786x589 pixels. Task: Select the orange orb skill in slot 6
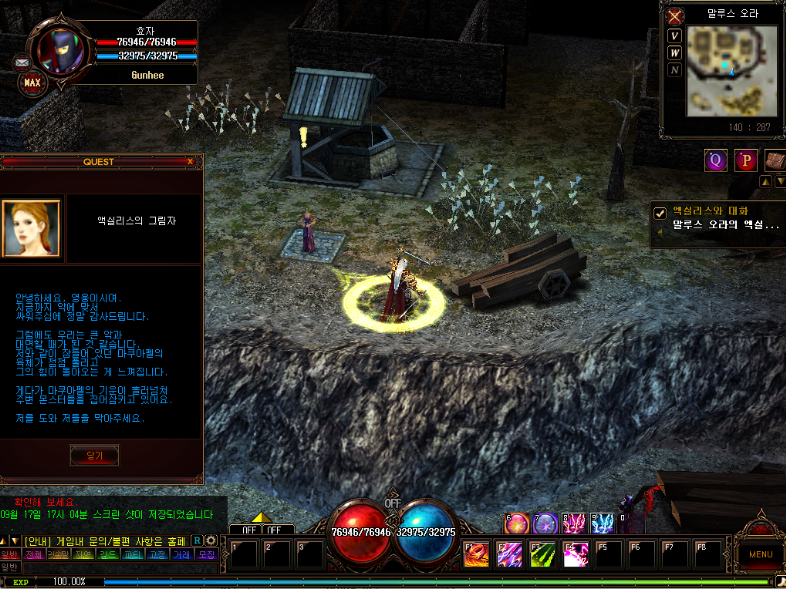[x=518, y=523]
